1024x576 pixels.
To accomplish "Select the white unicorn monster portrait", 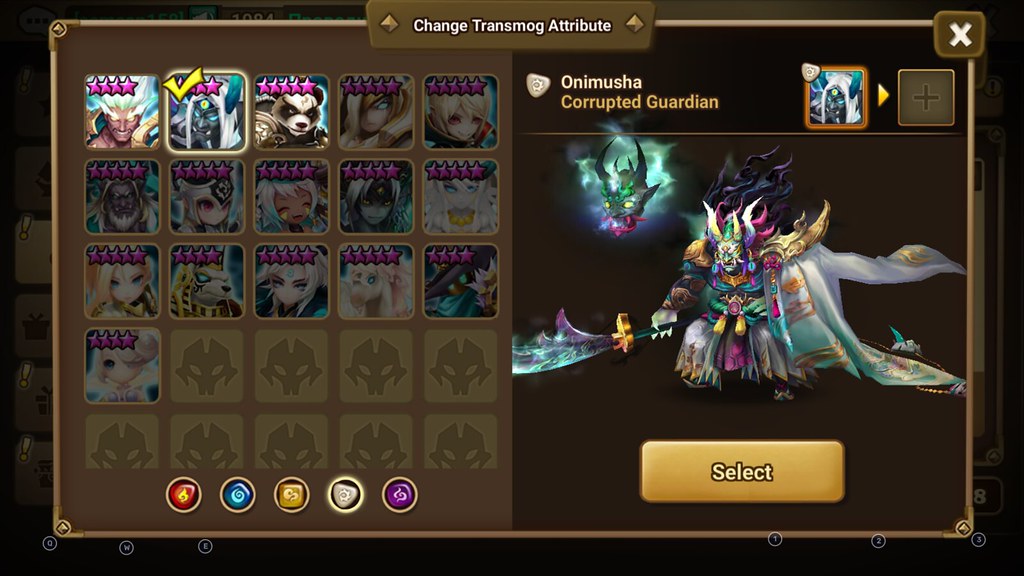I will (x=376, y=281).
